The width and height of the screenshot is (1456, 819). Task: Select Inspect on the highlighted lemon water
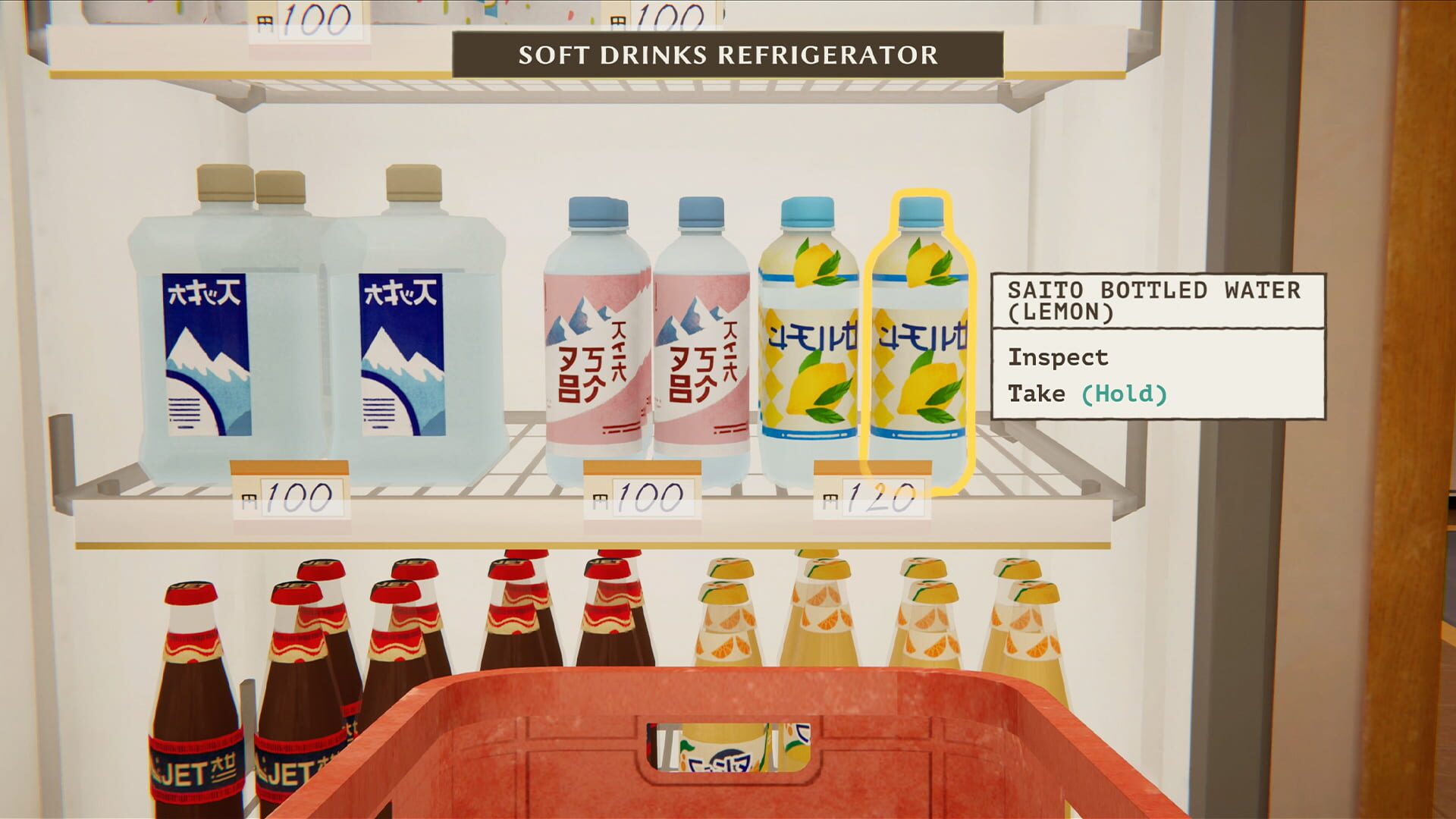[1058, 356]
